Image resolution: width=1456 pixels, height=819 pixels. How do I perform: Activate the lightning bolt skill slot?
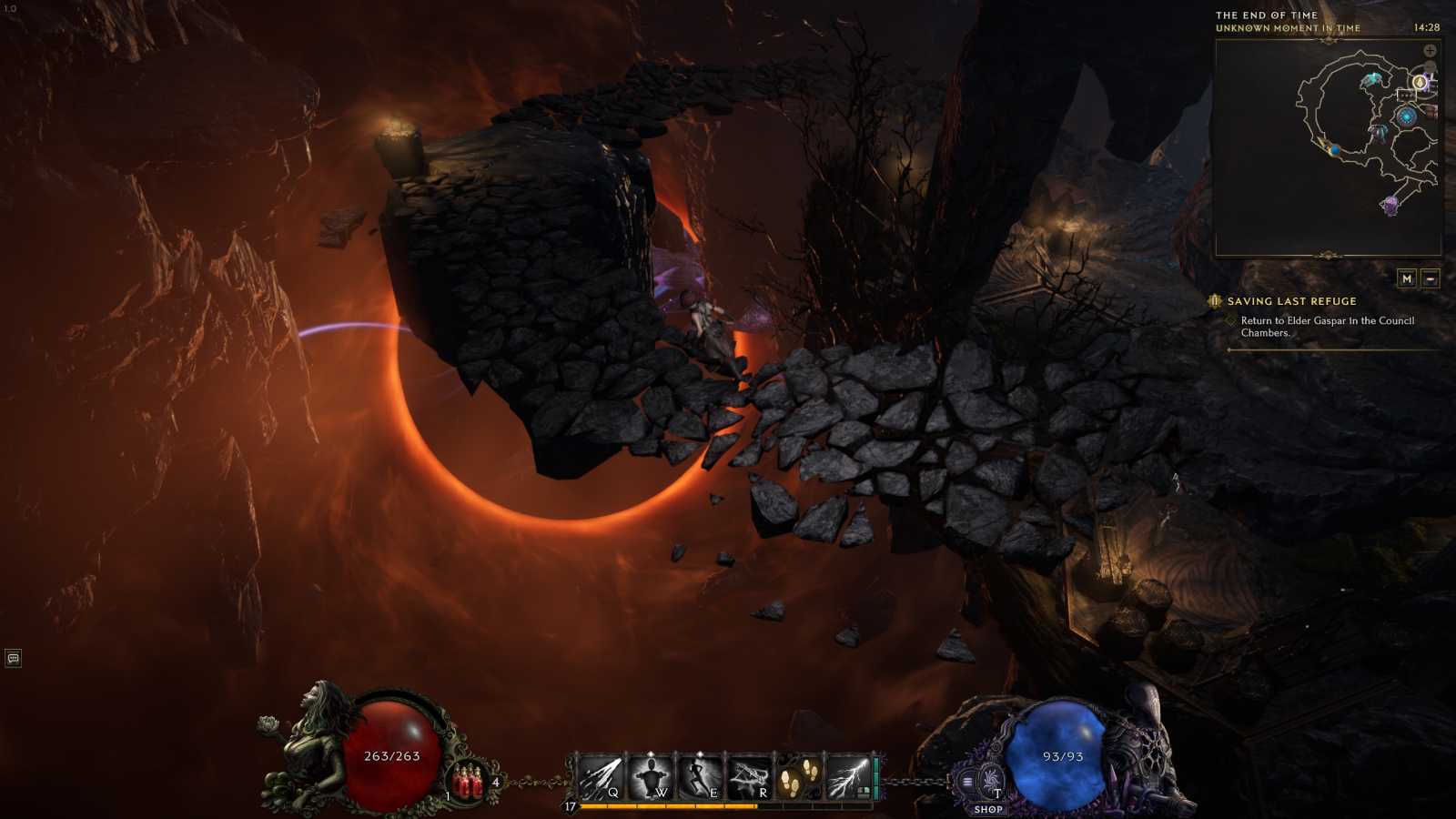[x=848, y=778]
